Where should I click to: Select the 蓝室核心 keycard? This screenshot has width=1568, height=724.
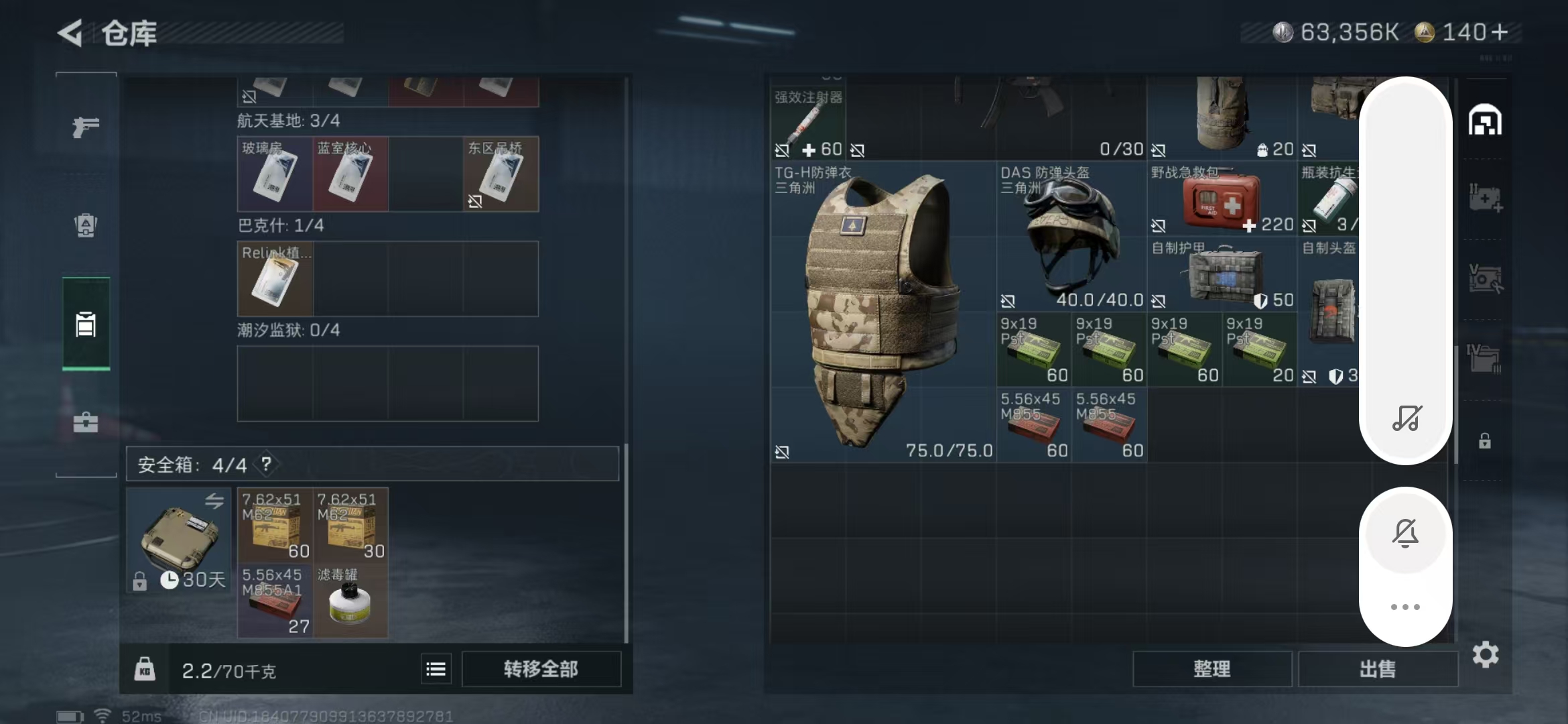point(350,174)
